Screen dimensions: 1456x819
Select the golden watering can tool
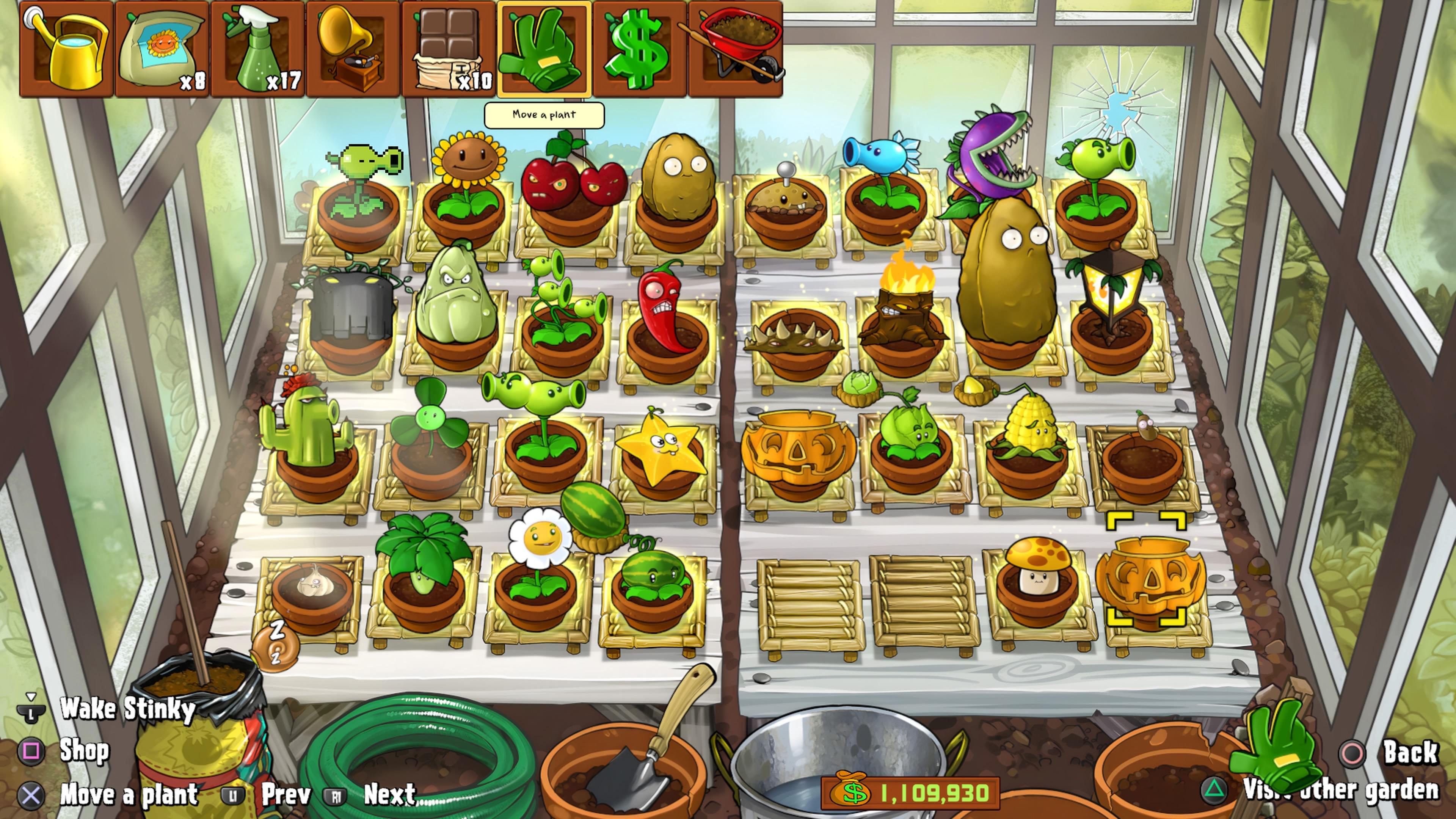[67, 50]
